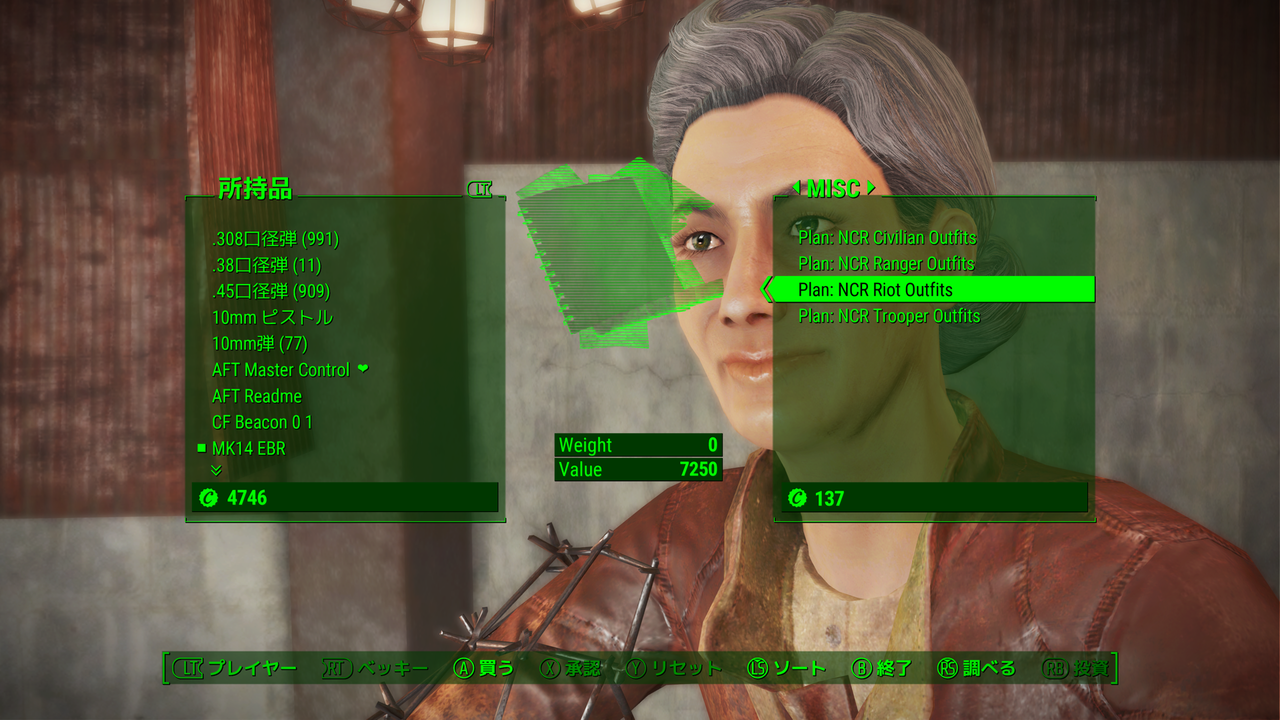Image resolution: width=1280 pixels, height=720 pixels.
Task: Click the left arrow beside the MISC header
Action: coord(796,189)
